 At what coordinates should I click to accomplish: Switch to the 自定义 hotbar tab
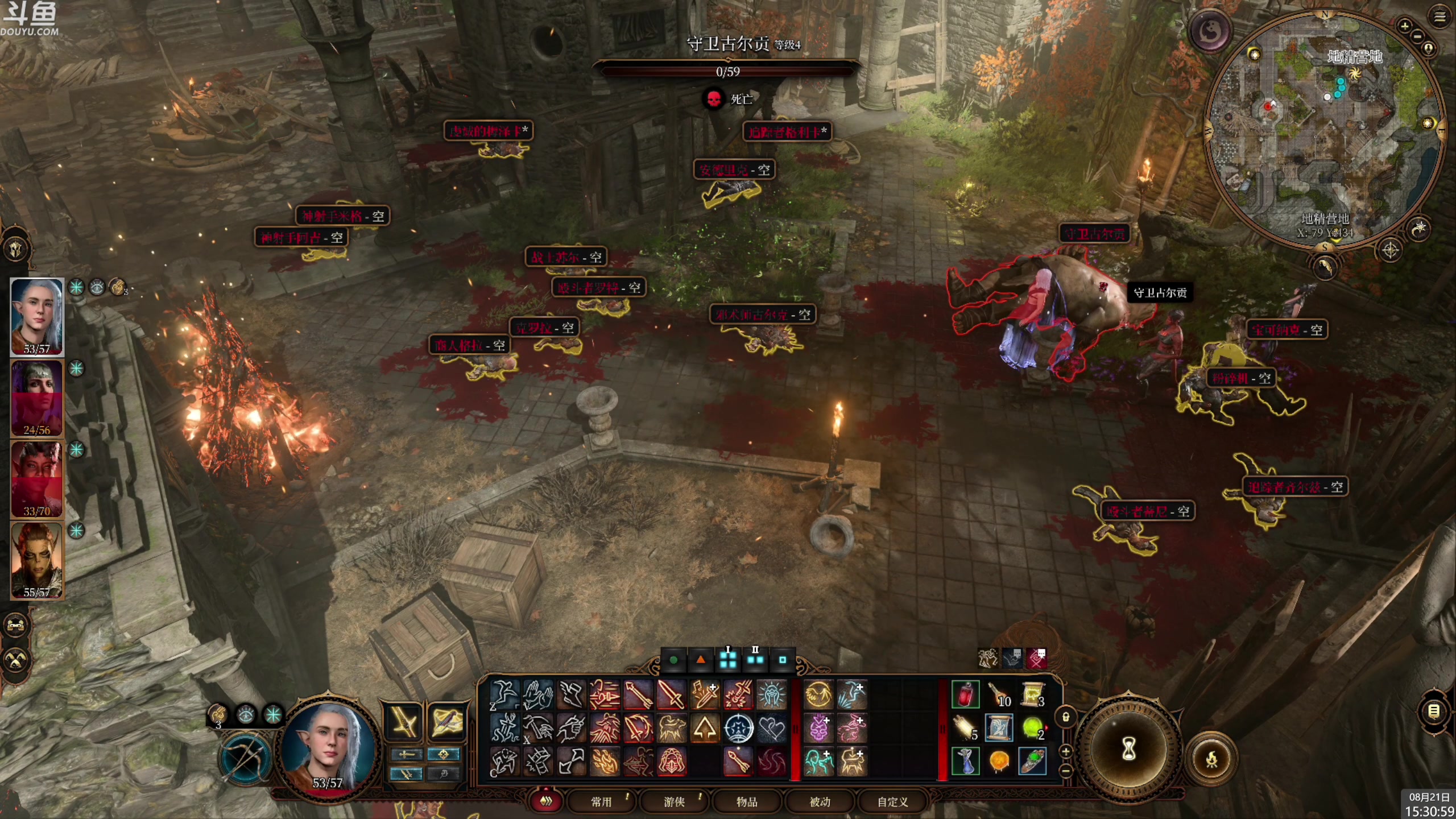click(892, 801)
